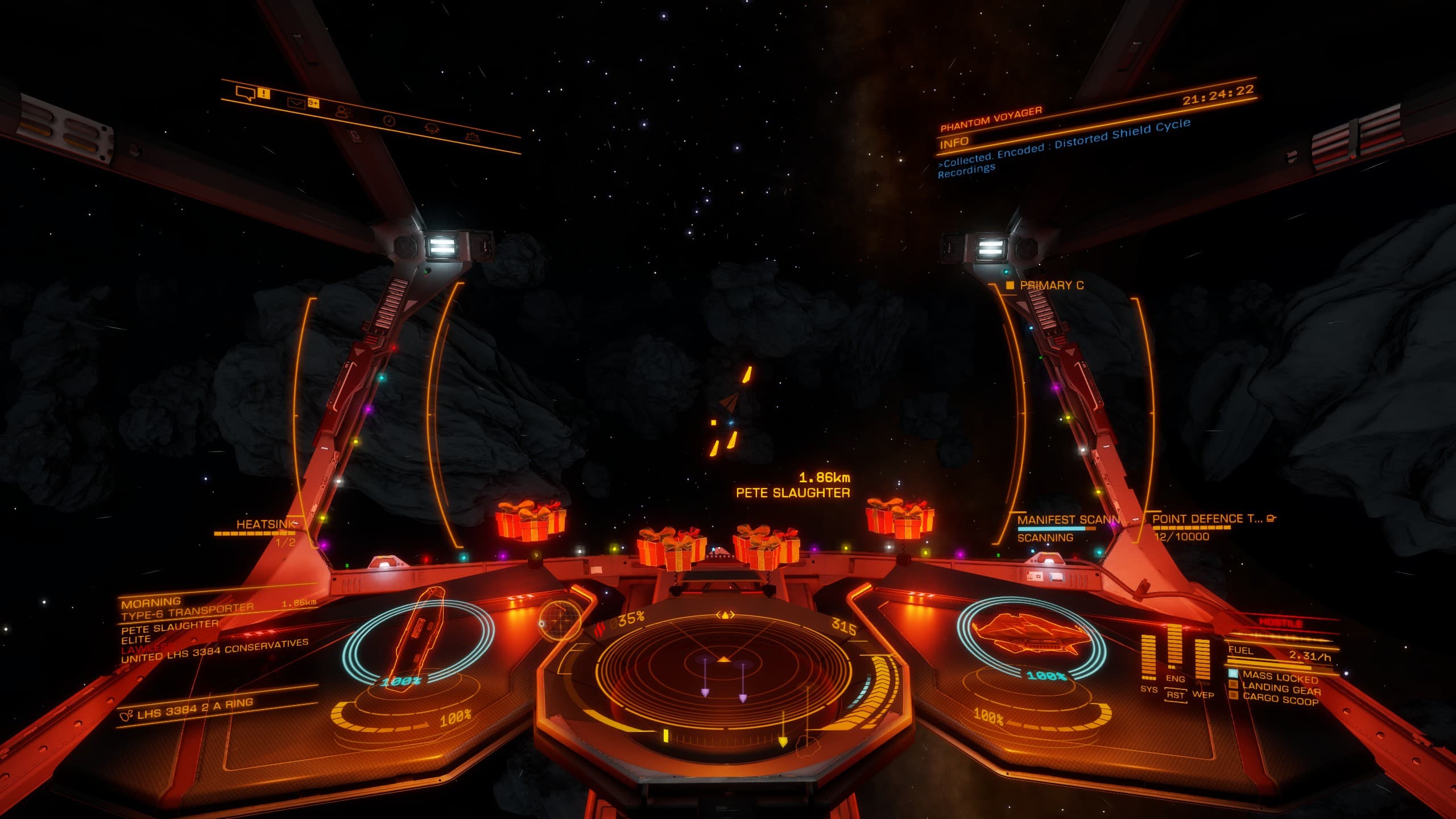Viewport: 1456px width, 819px height.
Task: Select the comms panel gear settings tab
Action: (x=471, y=136)
